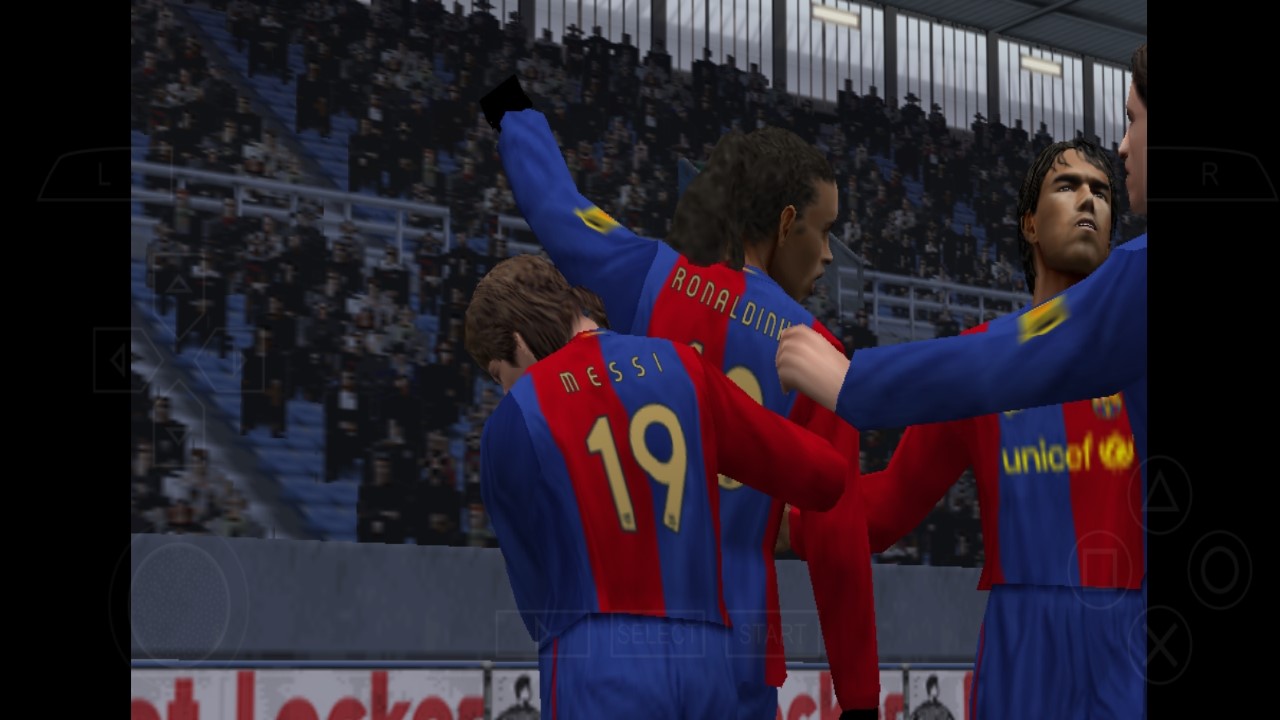
Task: Tap the D-pad down arrow
Action: (x=177, y=435)
